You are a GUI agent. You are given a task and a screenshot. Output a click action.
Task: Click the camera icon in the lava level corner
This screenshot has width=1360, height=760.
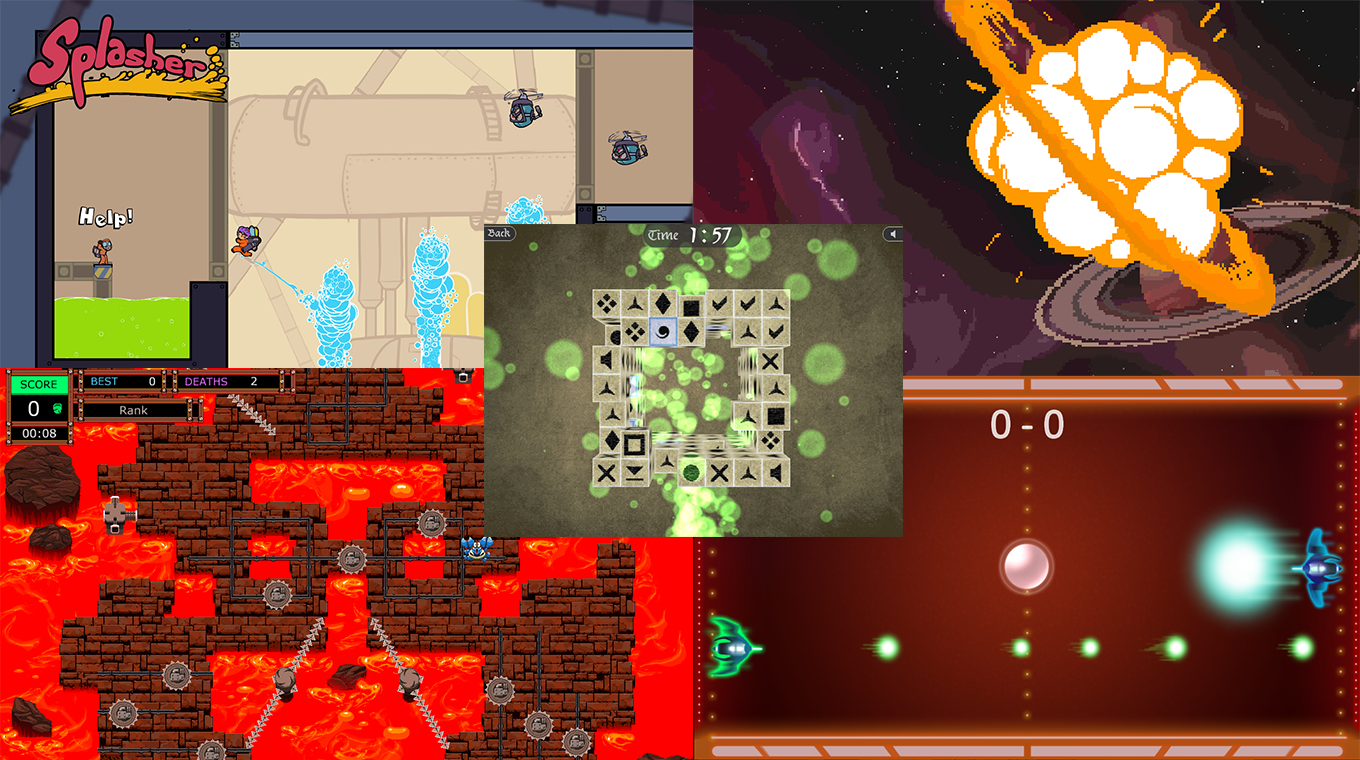(x=461, y=377)
